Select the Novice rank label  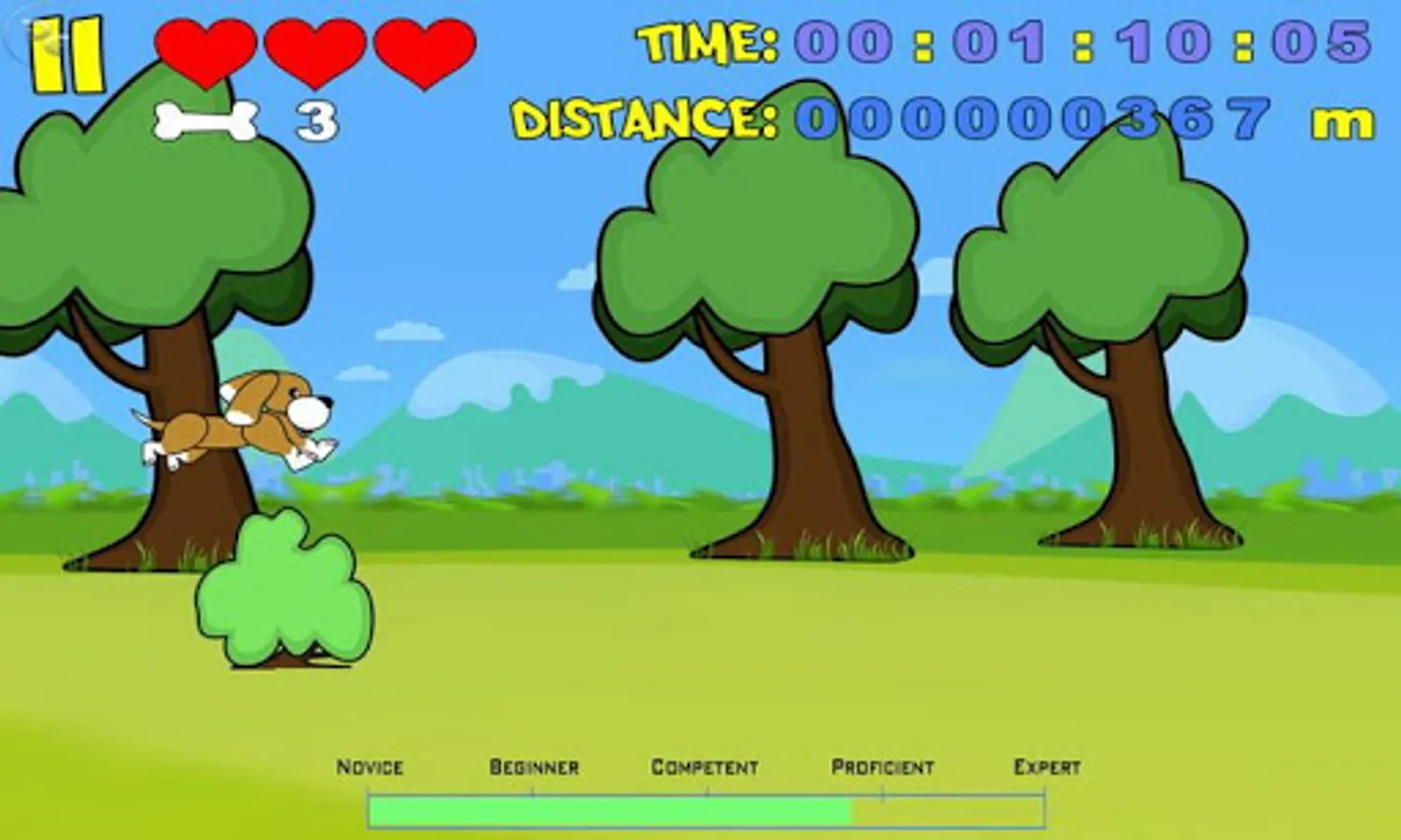[x=370, y=767]
